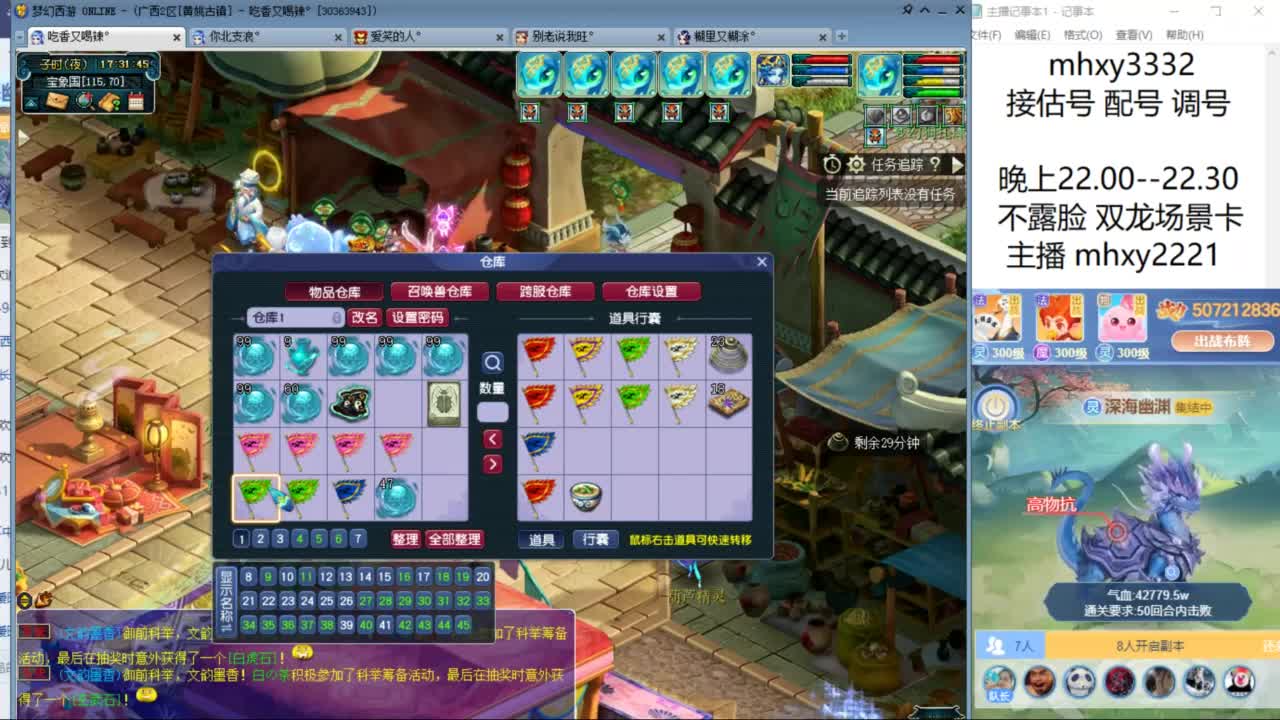Click the 数量 quantity input field
1280x720 pixels.
492,411
